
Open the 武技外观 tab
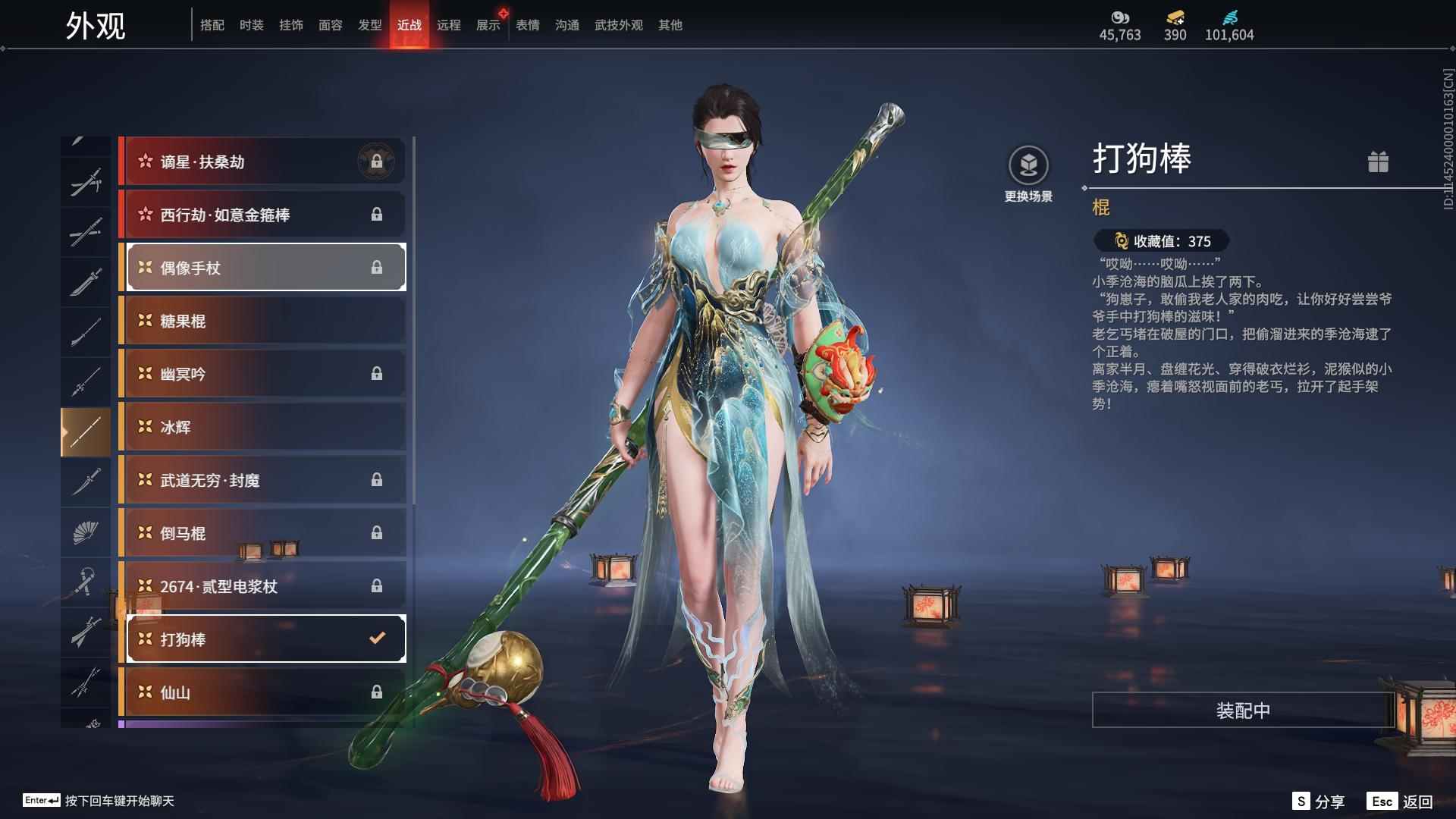coord(618,26)
